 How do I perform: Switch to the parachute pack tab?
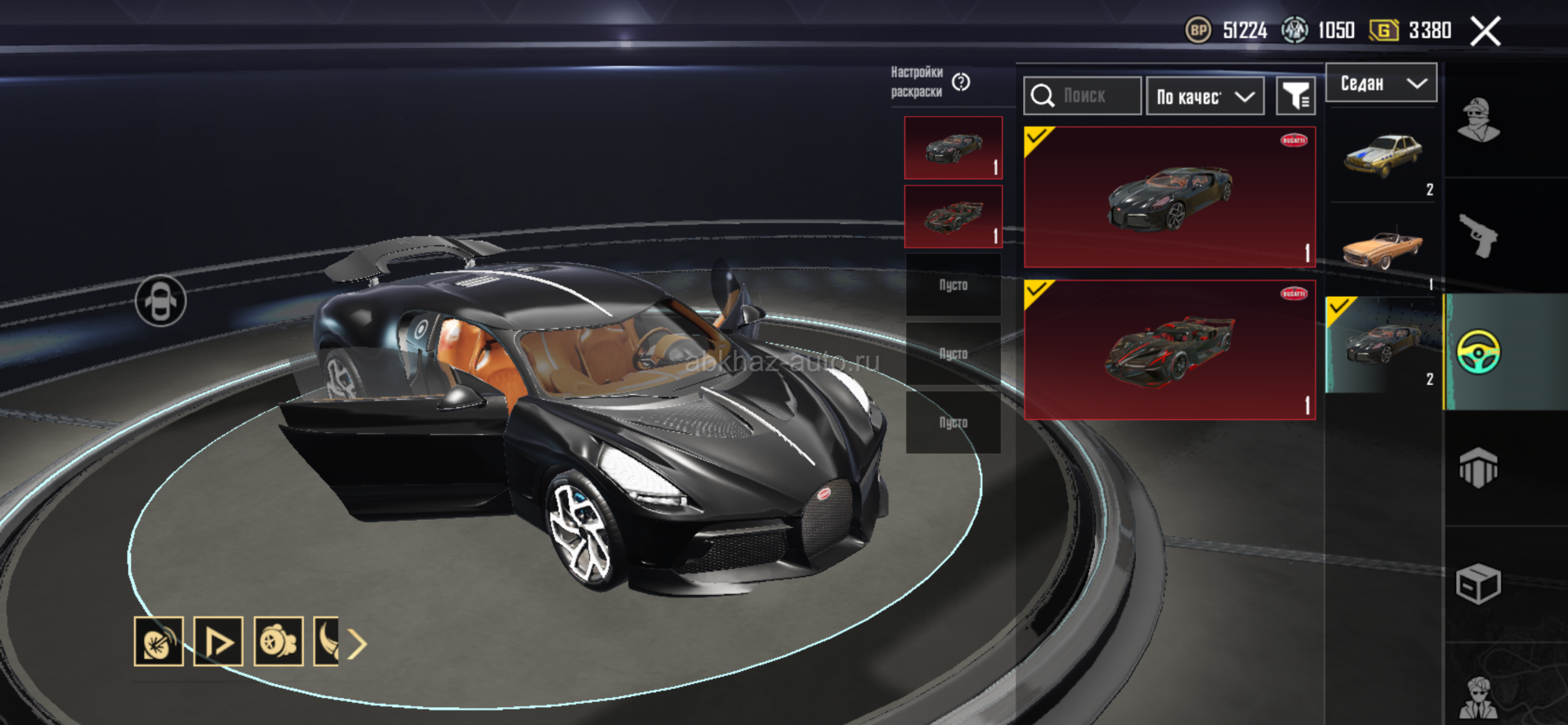point(1478,468)
